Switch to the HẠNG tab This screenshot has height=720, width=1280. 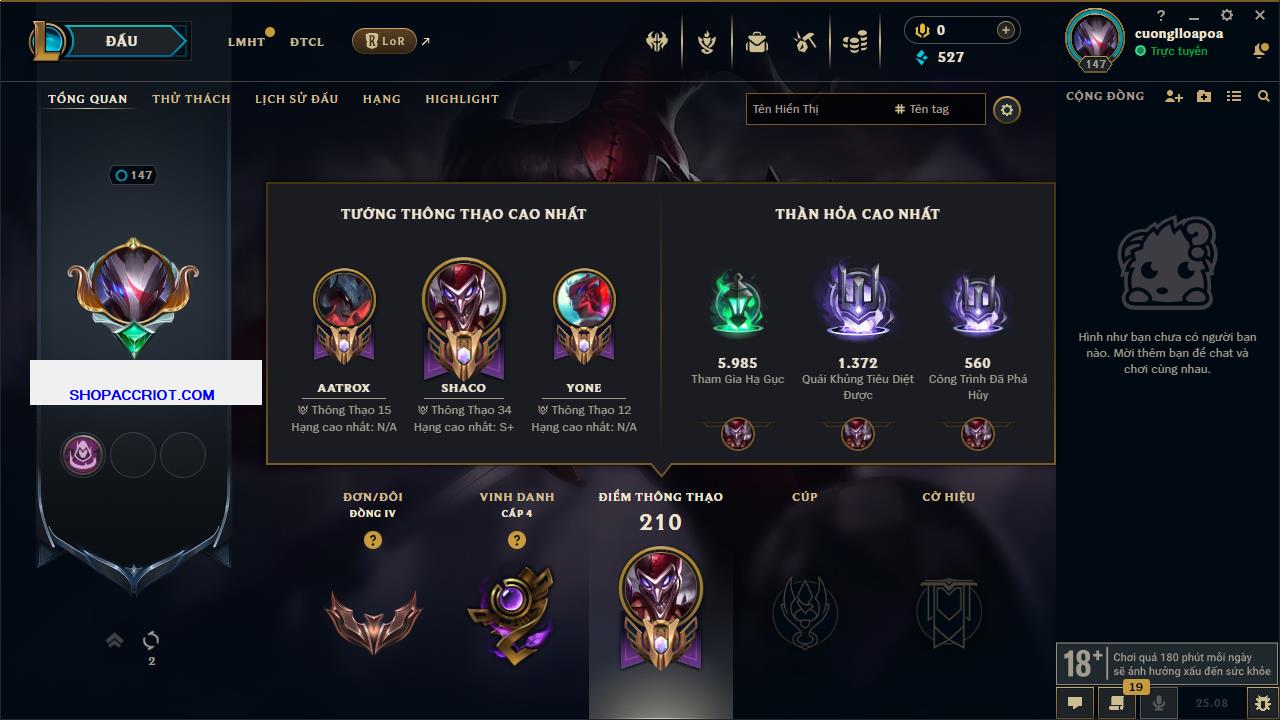point(382,99)
